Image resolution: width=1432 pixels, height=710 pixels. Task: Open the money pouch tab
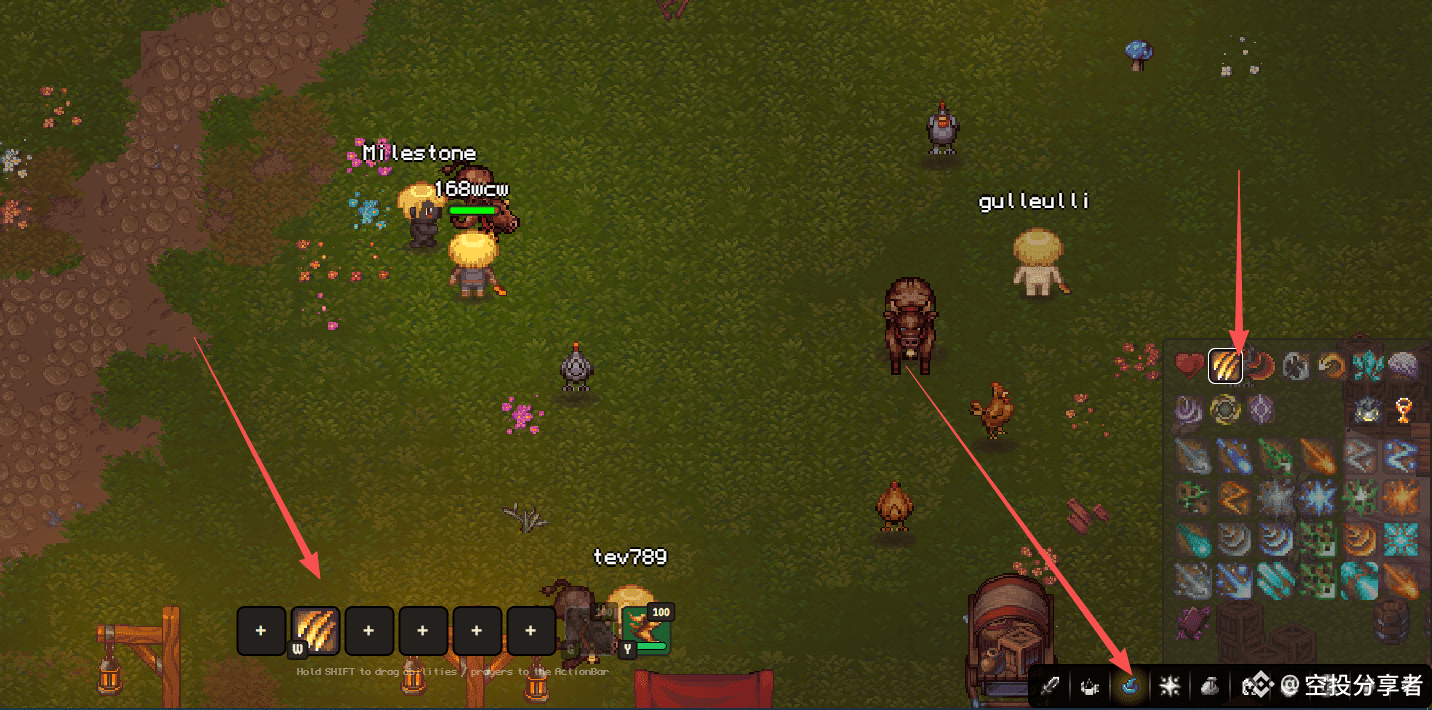point(1209,686)
